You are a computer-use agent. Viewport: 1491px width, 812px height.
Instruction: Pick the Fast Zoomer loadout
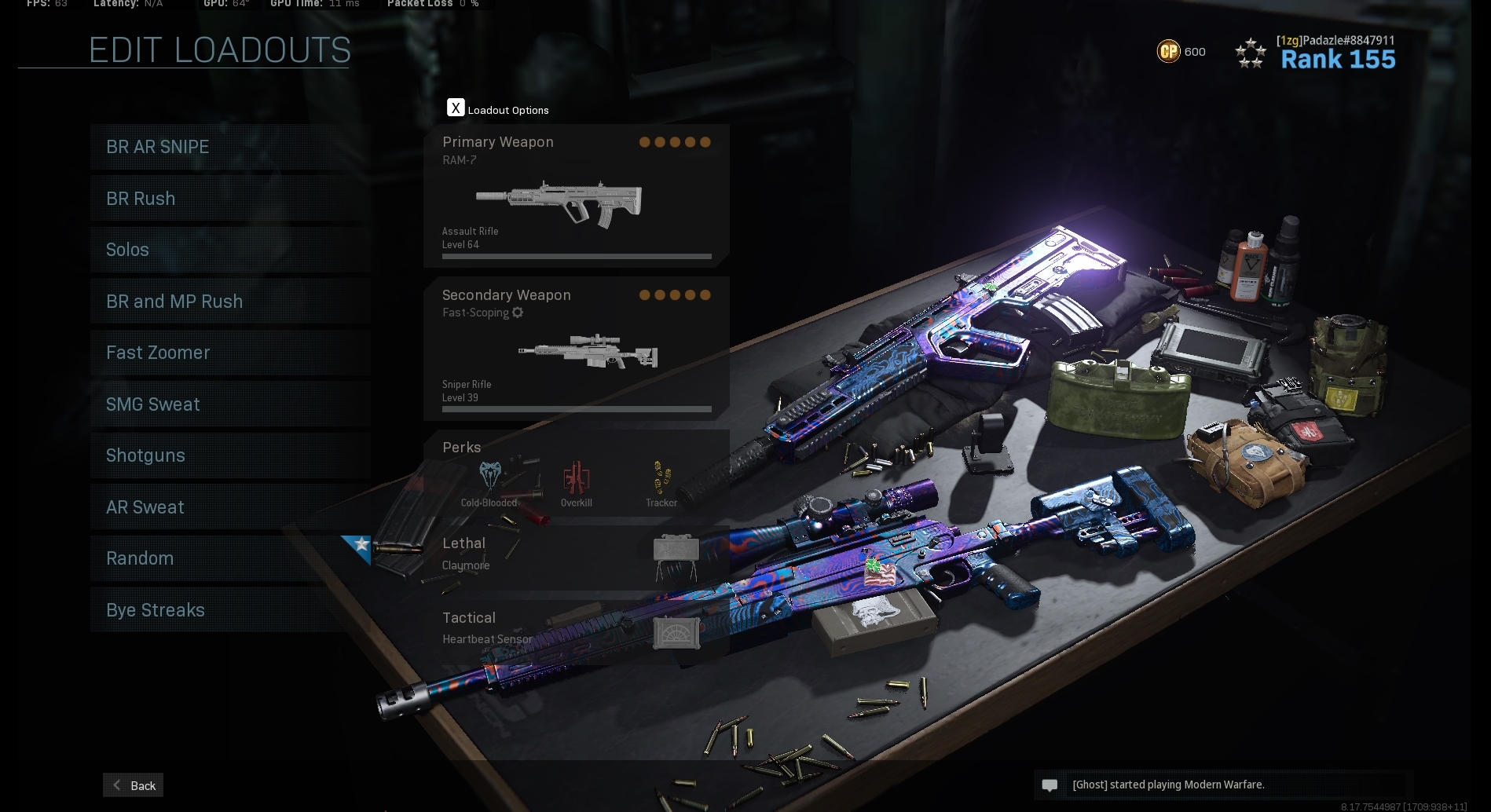229,353
